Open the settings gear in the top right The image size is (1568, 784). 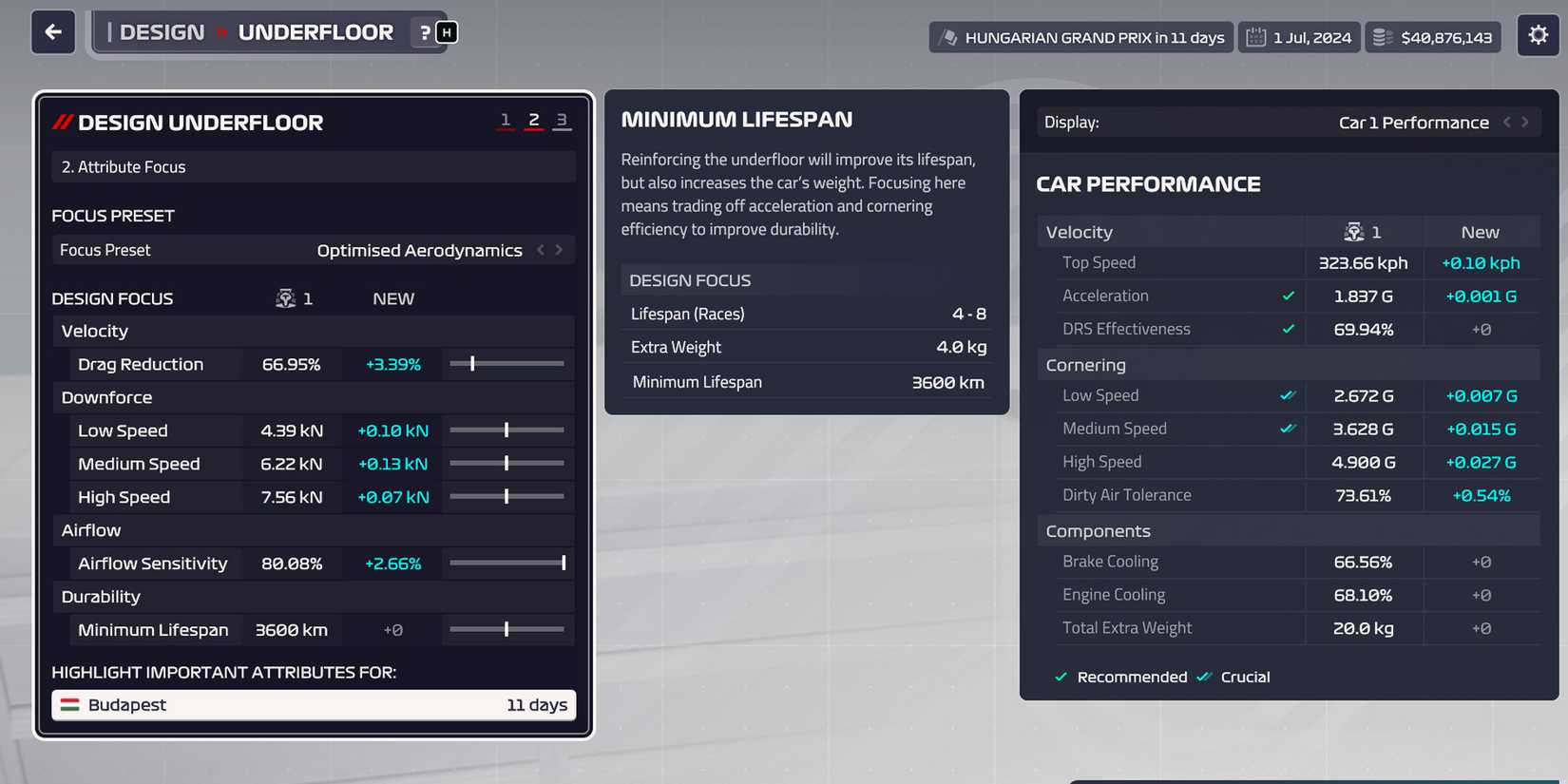coord(1538,34)
